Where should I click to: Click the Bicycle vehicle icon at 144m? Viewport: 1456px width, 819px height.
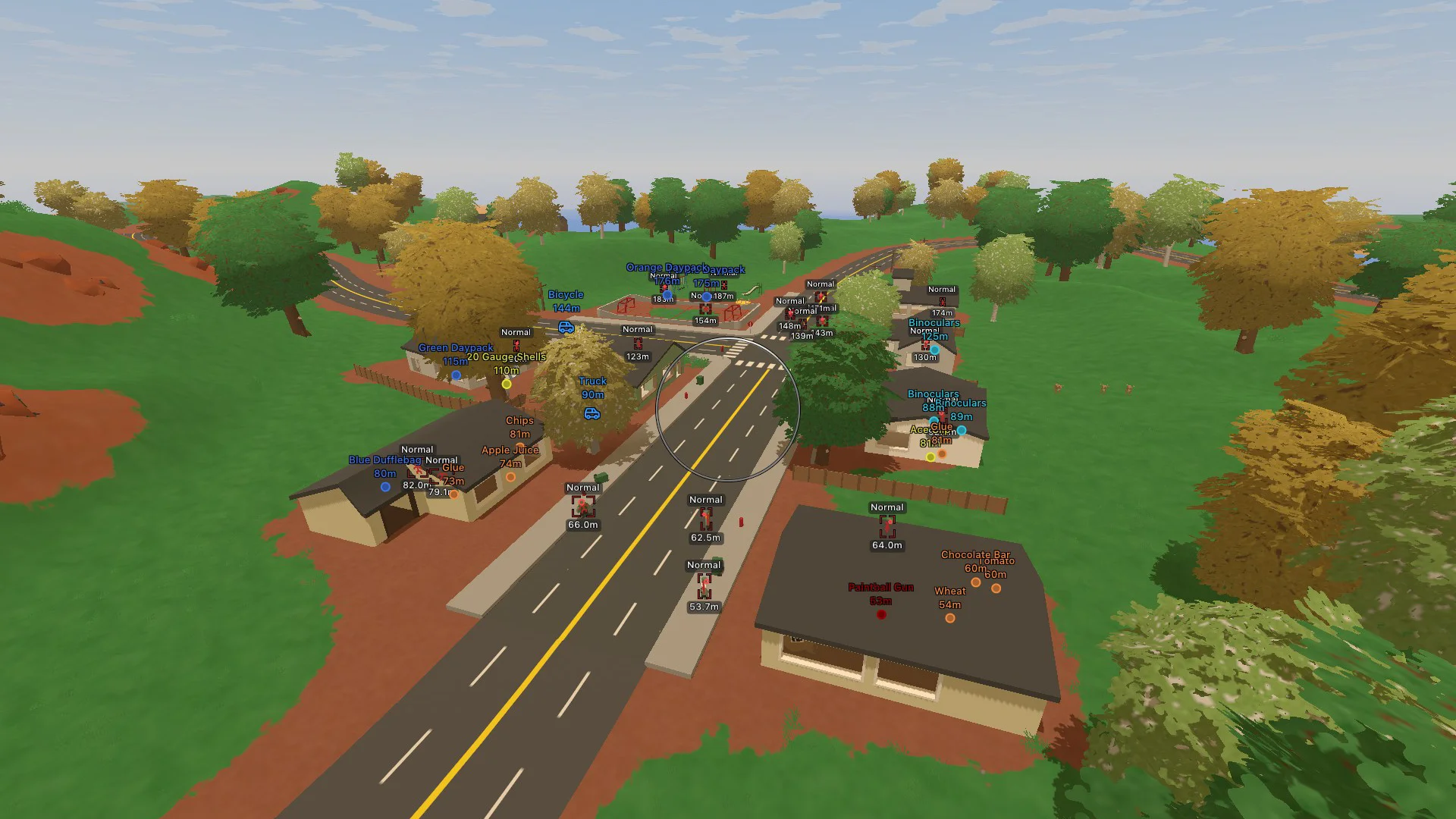coord(566,328)
